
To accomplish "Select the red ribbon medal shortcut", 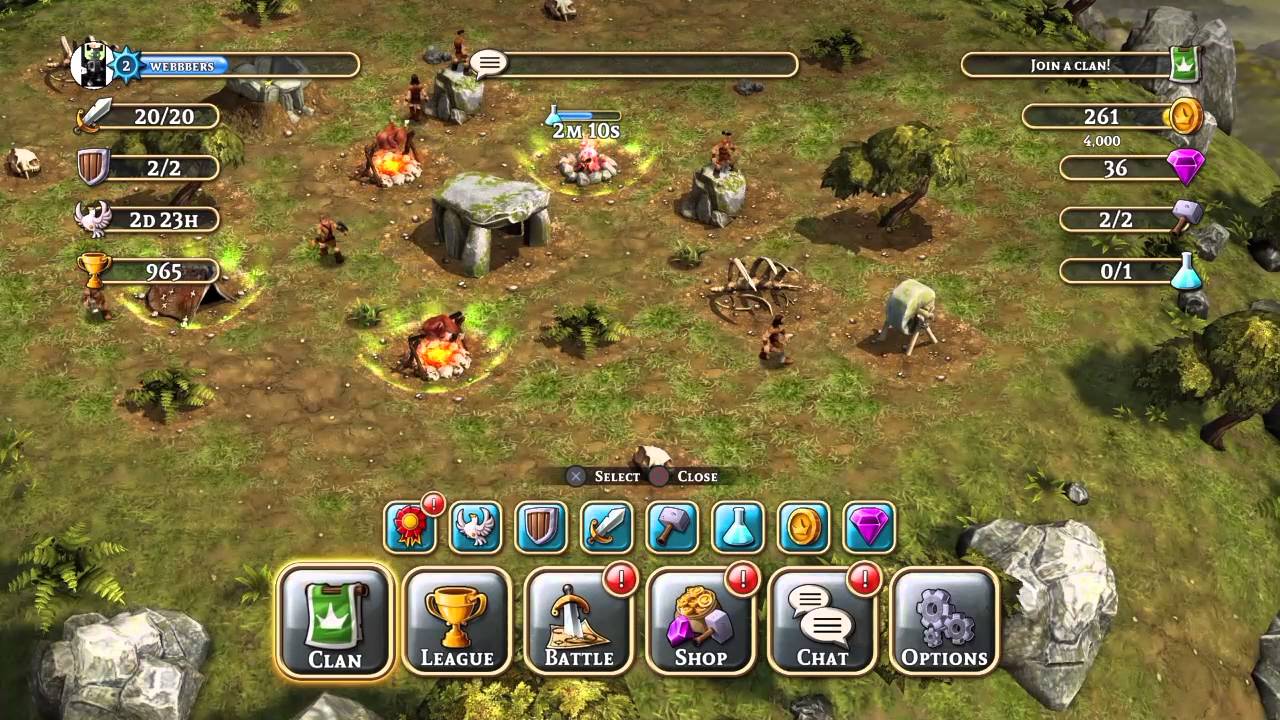I will (x=410, y=527).
